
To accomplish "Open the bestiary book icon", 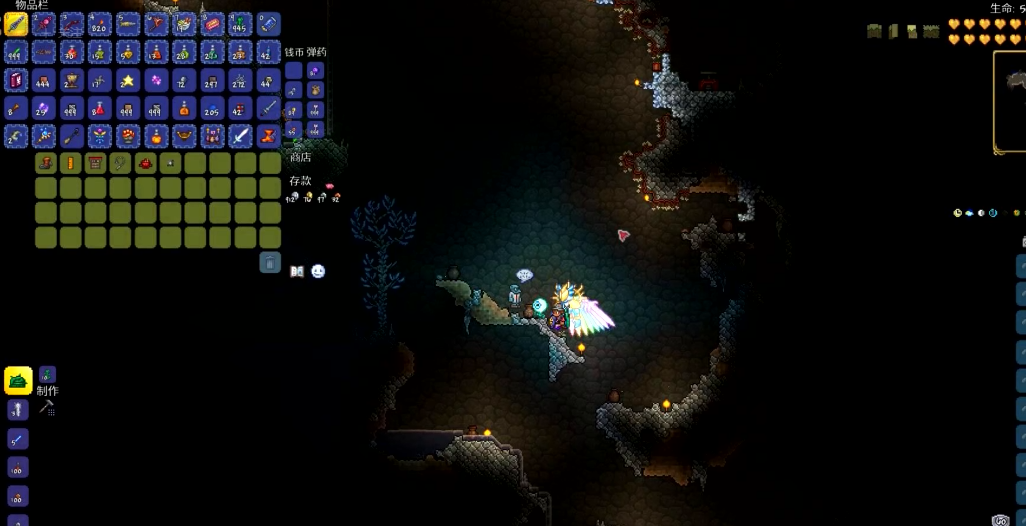I will click(297, 271).
